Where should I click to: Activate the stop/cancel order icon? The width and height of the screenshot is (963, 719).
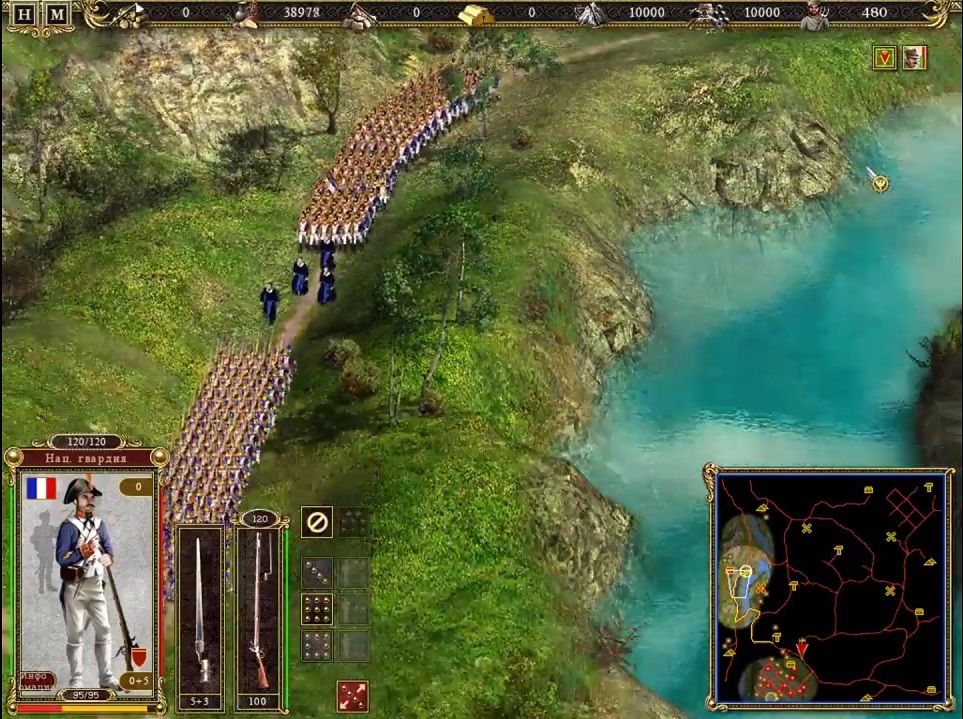coord(317,522)
